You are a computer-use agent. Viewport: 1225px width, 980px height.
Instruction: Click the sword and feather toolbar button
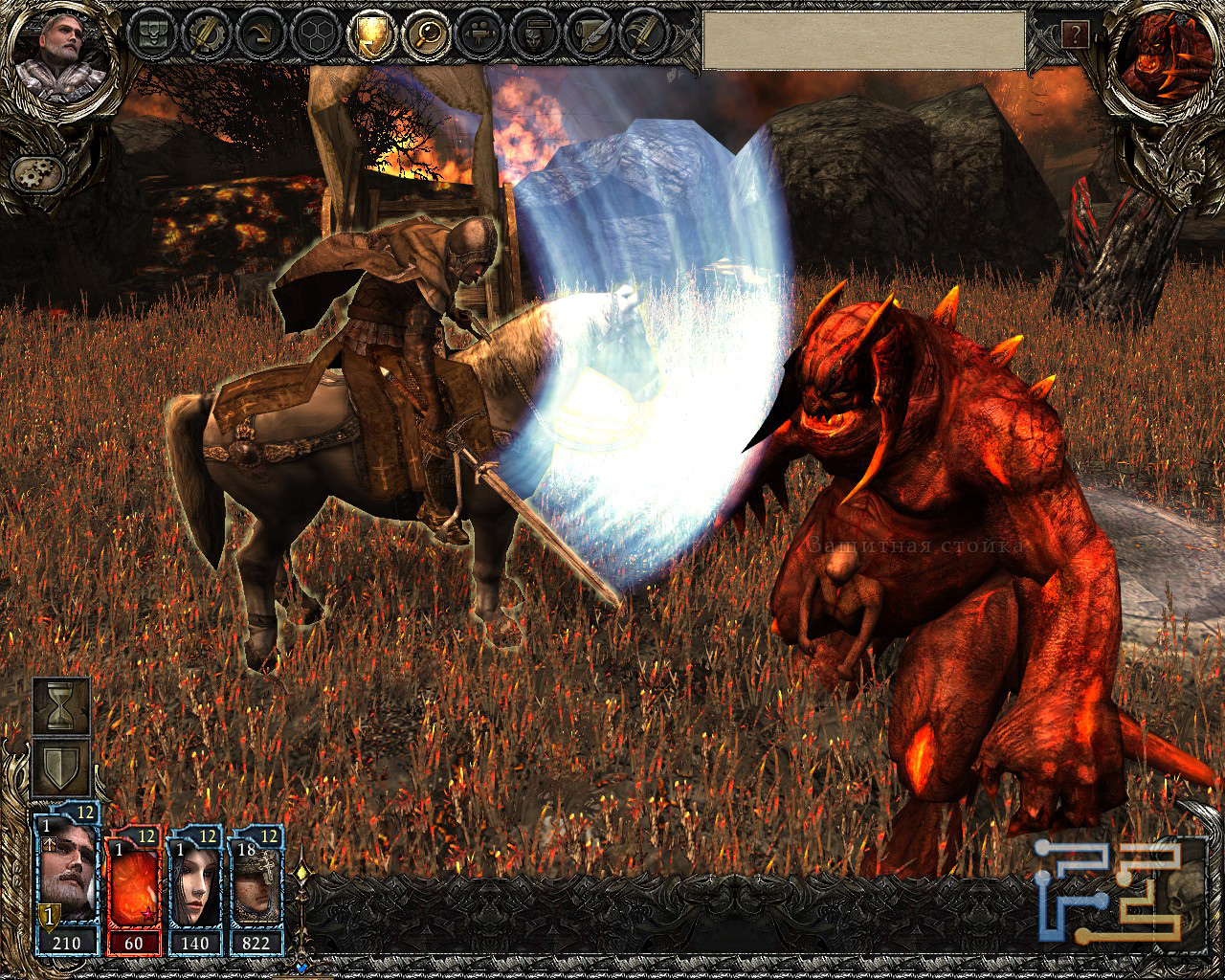tap(636, 35)
